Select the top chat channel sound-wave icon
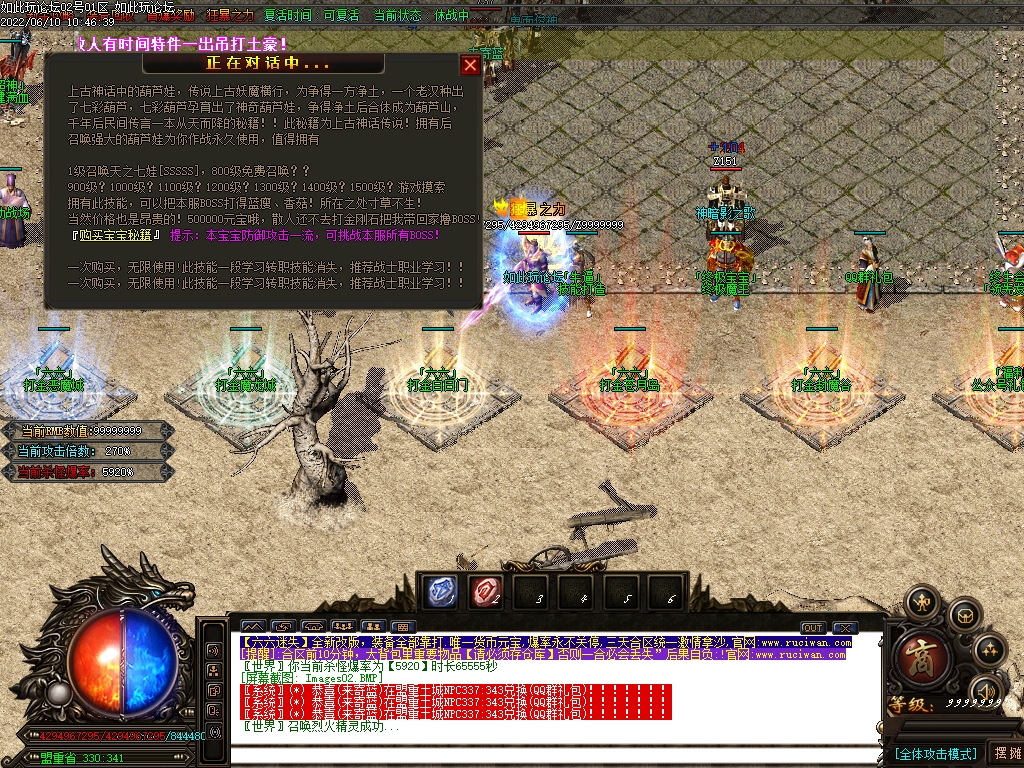 (213, 650)
